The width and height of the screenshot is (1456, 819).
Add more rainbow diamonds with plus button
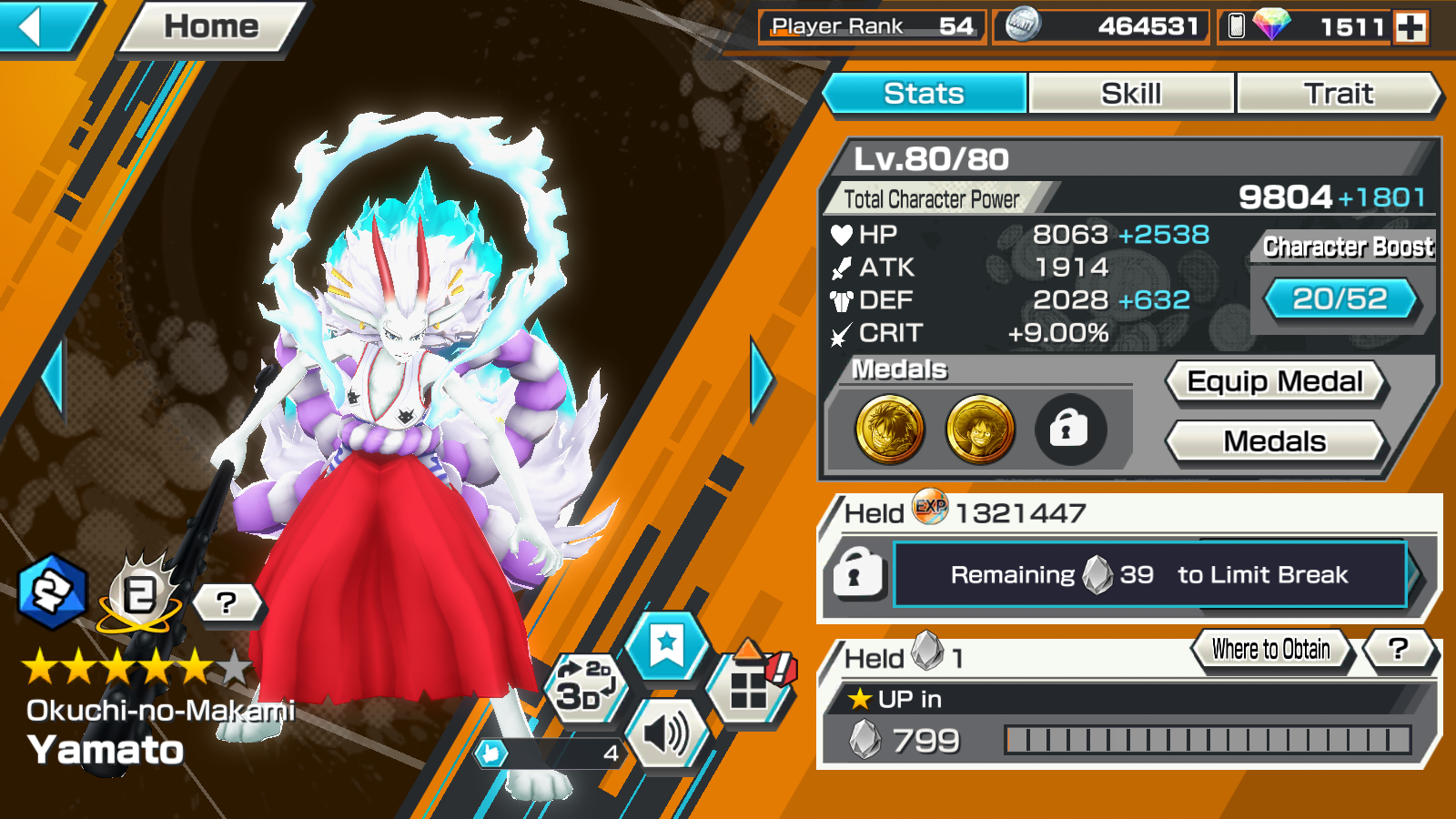pyautogui.click(x=1410, y=27)
